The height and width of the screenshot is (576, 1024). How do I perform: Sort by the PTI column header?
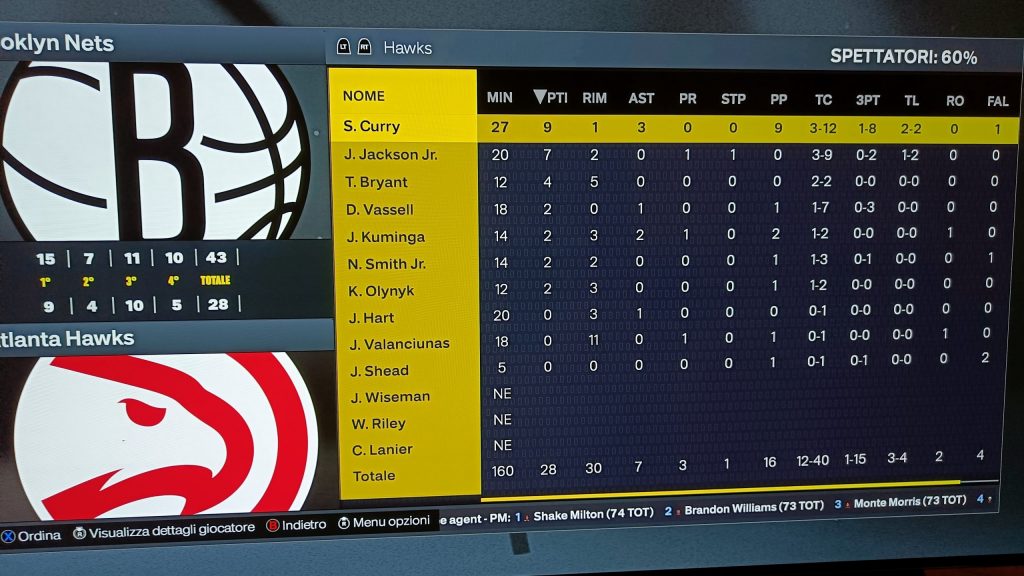550,98
